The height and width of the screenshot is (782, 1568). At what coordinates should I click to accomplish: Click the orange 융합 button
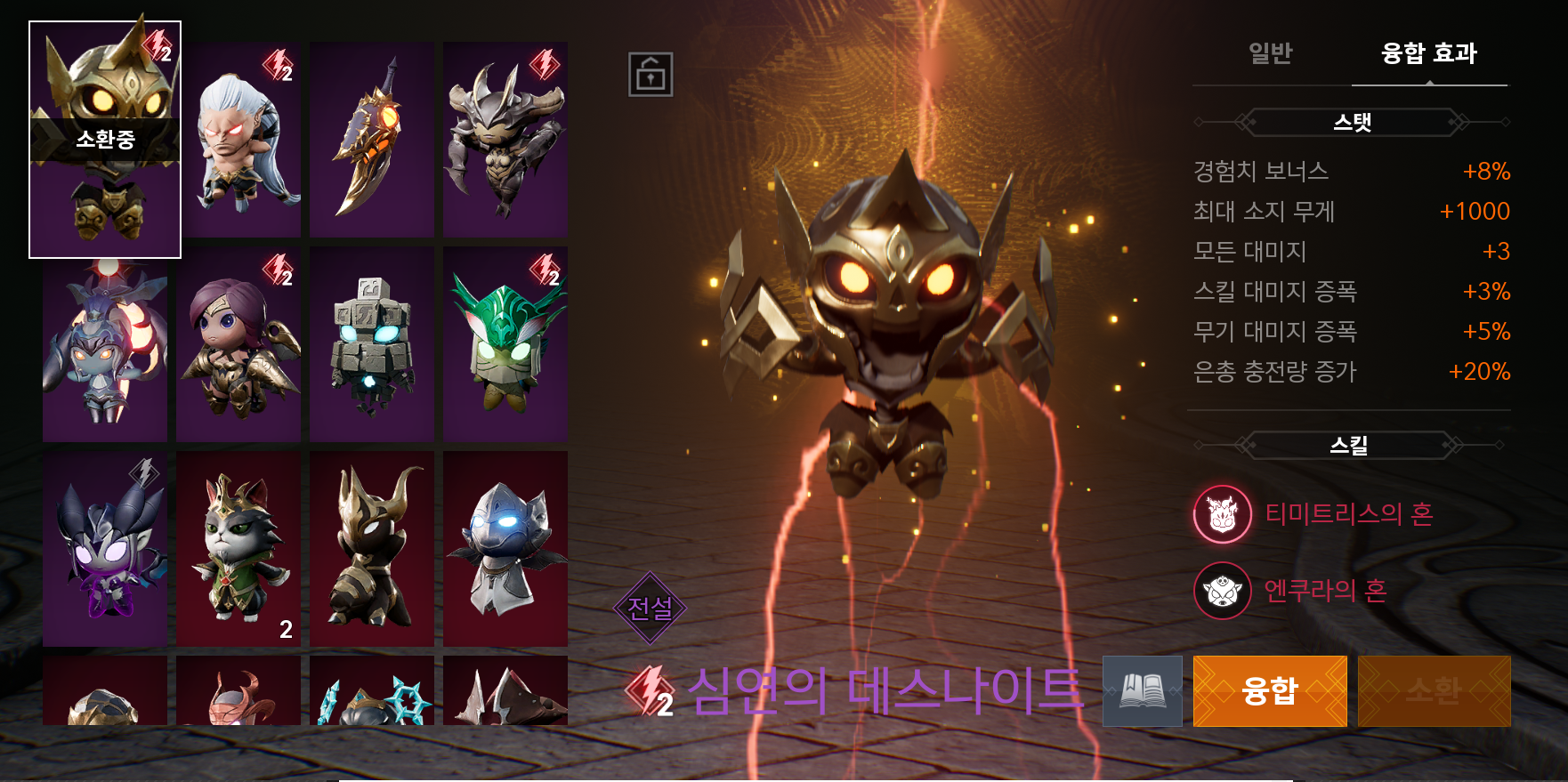coord(1269,691)
